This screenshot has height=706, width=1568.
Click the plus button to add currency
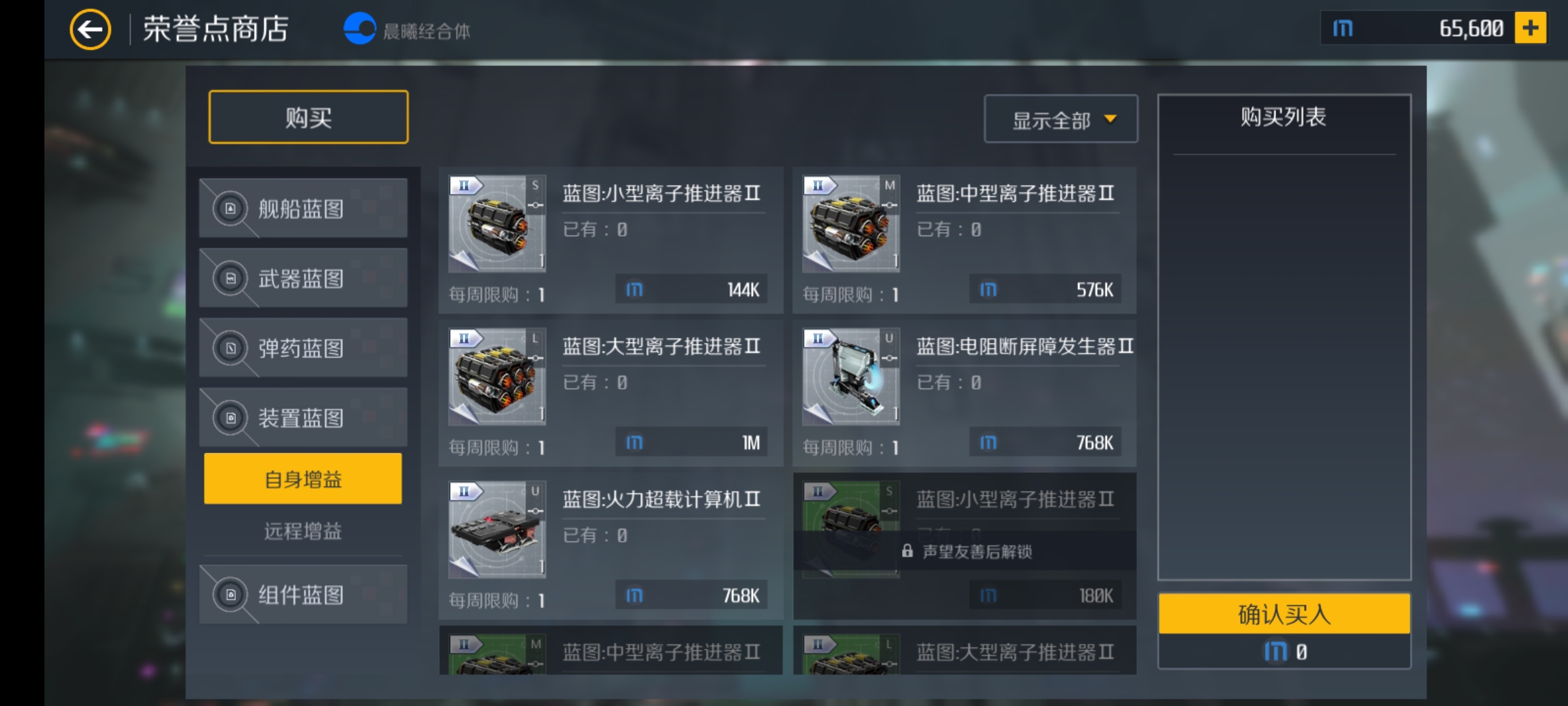click(1531, 27)
